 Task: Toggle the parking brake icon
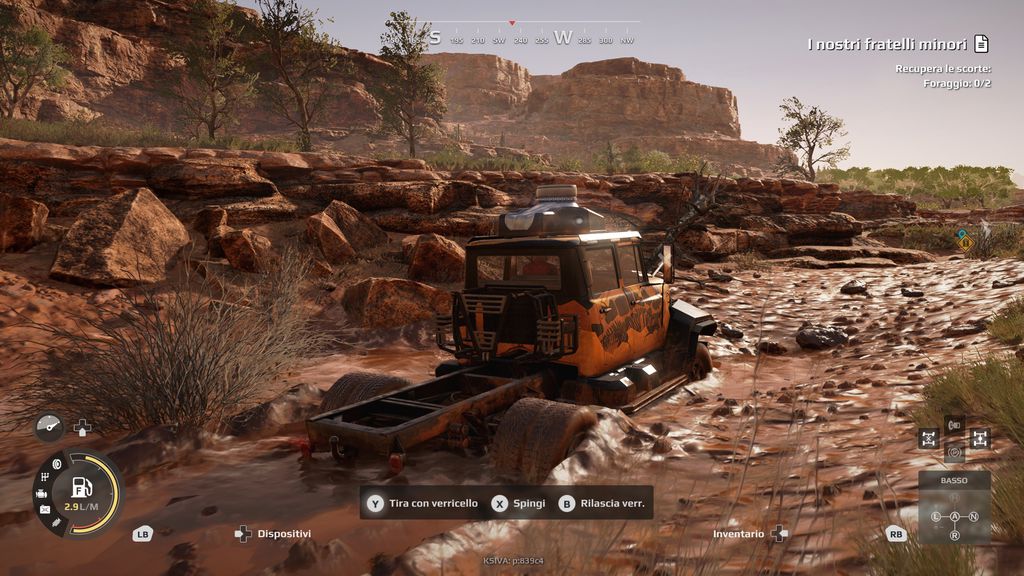click(954, 451)
